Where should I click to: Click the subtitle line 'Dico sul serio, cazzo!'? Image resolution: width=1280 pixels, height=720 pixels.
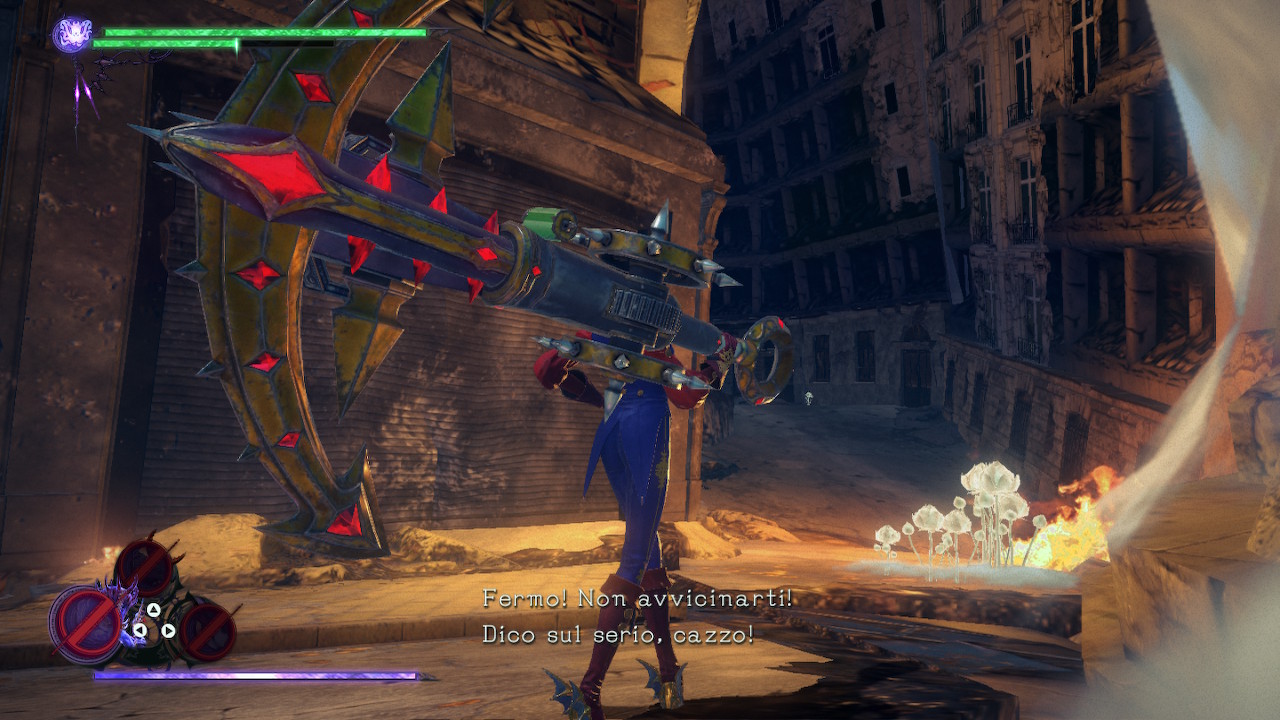620,633
